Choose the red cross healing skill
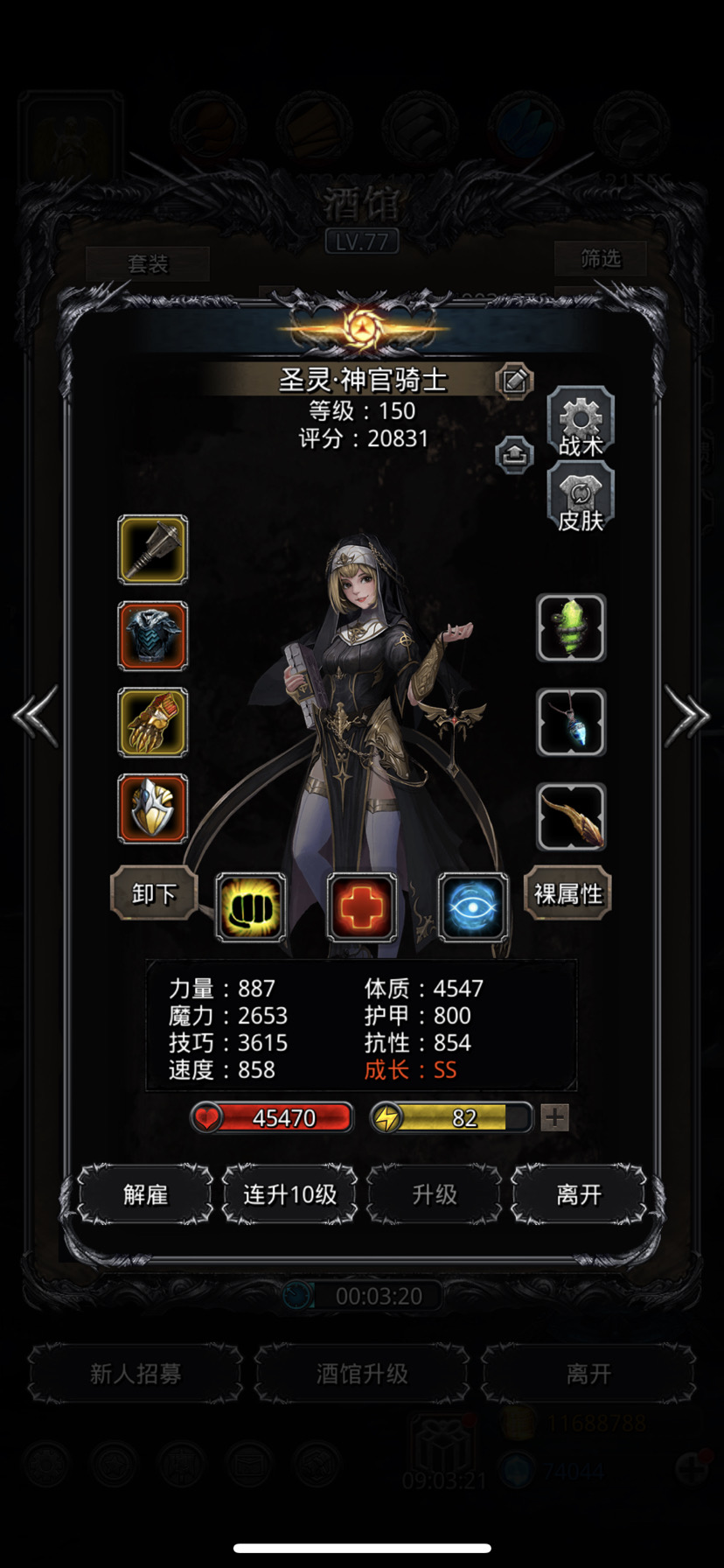This screenshot has width=724, height=1568. (361, 907)
